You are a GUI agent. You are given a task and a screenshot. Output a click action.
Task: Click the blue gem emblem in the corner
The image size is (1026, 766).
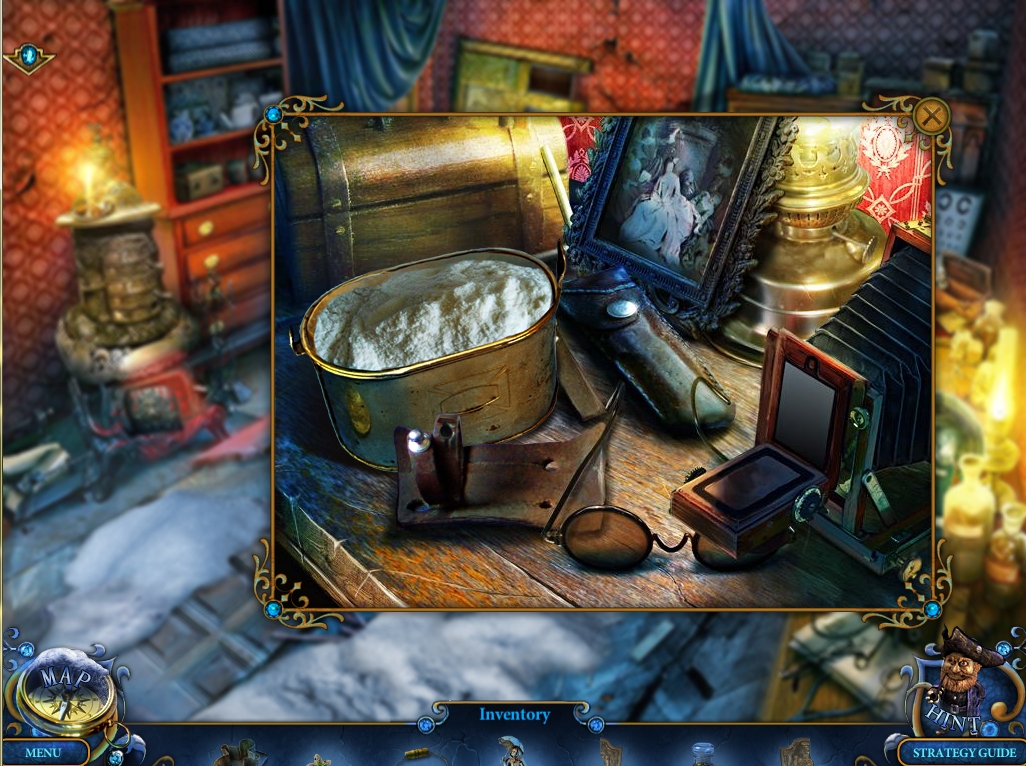tap(28, 57)
